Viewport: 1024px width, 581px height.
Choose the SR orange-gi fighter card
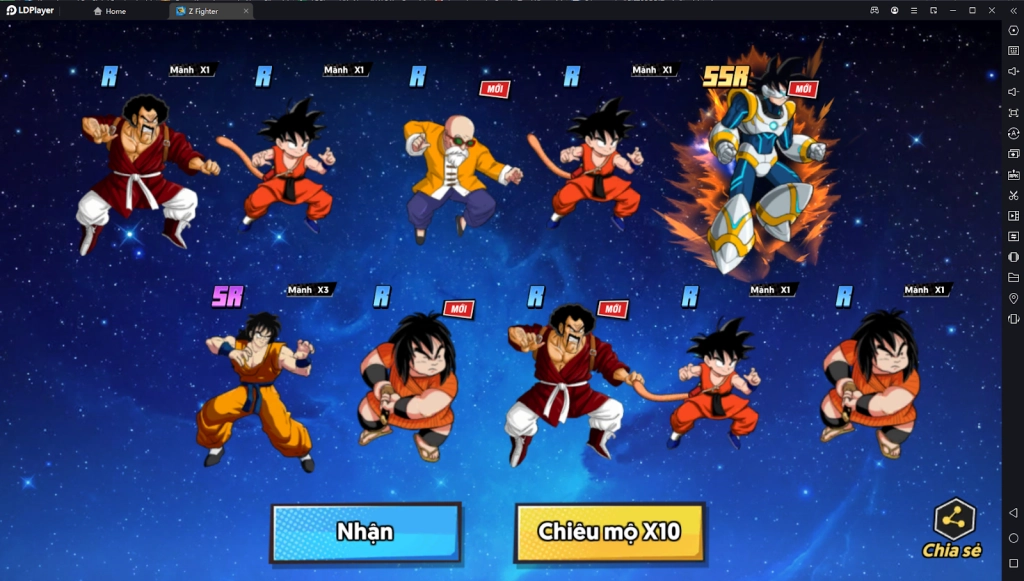(256, 390)
